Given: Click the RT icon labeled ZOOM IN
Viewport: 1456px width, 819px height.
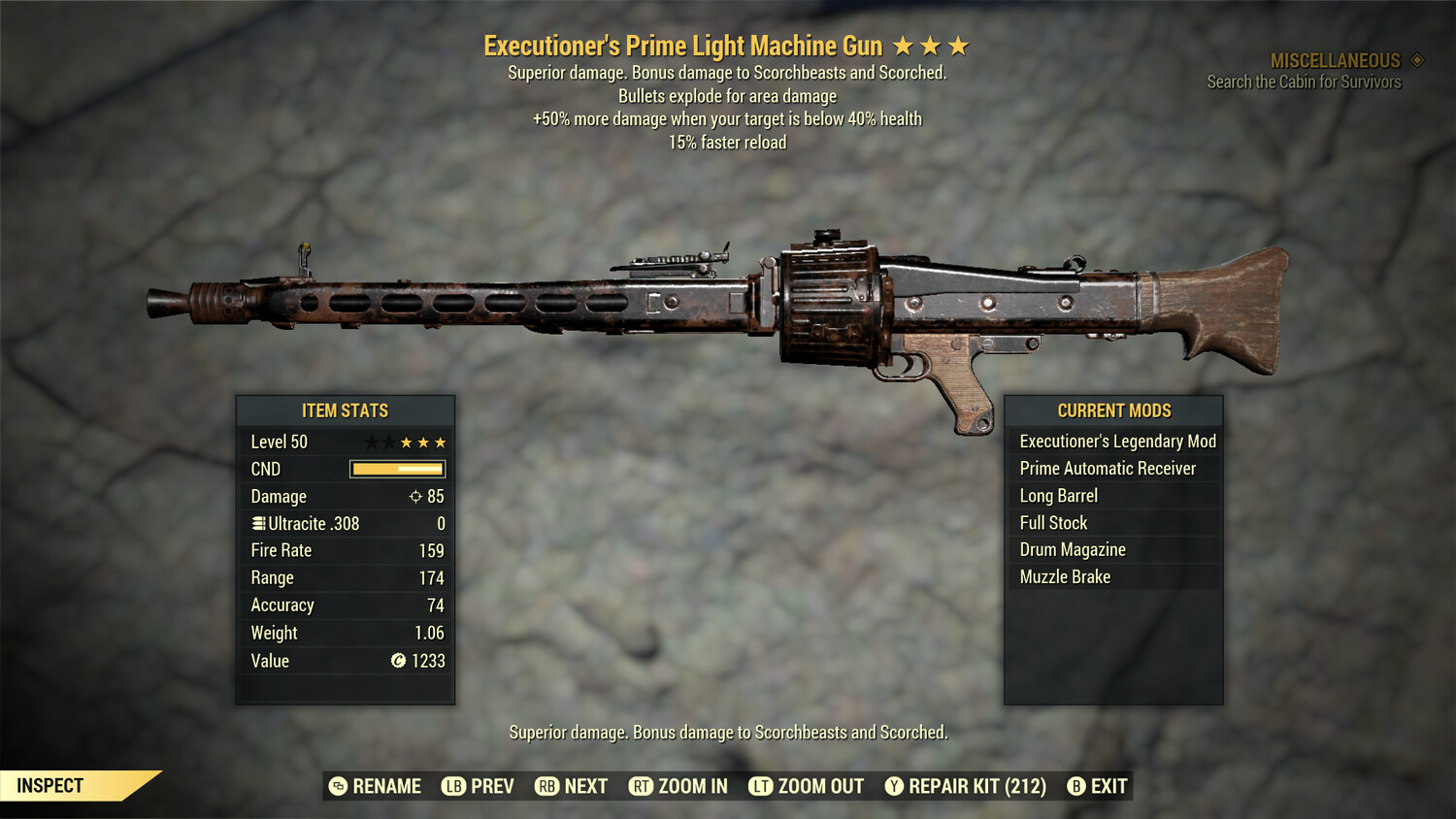Looking at the screenshot, I should [642, 786].
